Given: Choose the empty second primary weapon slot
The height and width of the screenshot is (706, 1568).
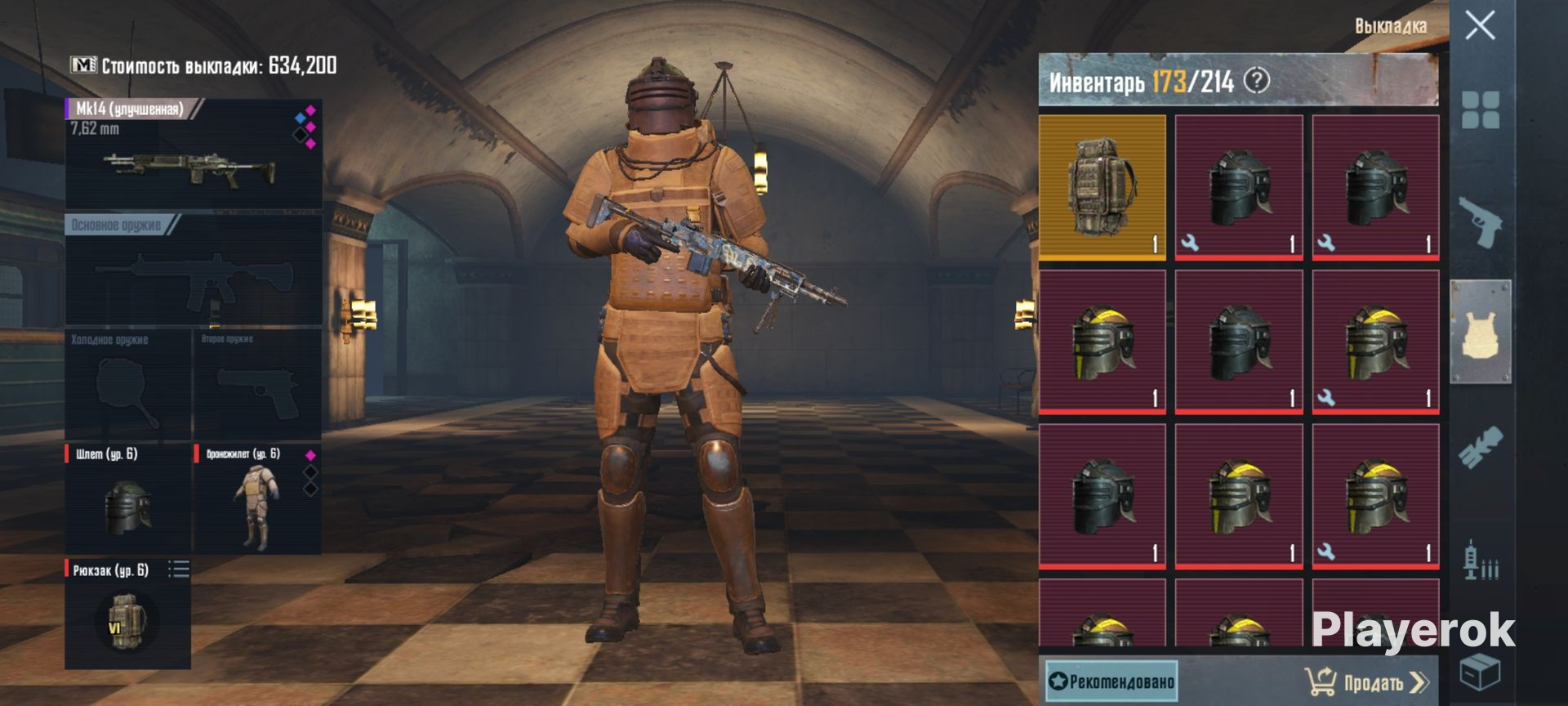Looking at the screenshot, I should pos(194,270).
